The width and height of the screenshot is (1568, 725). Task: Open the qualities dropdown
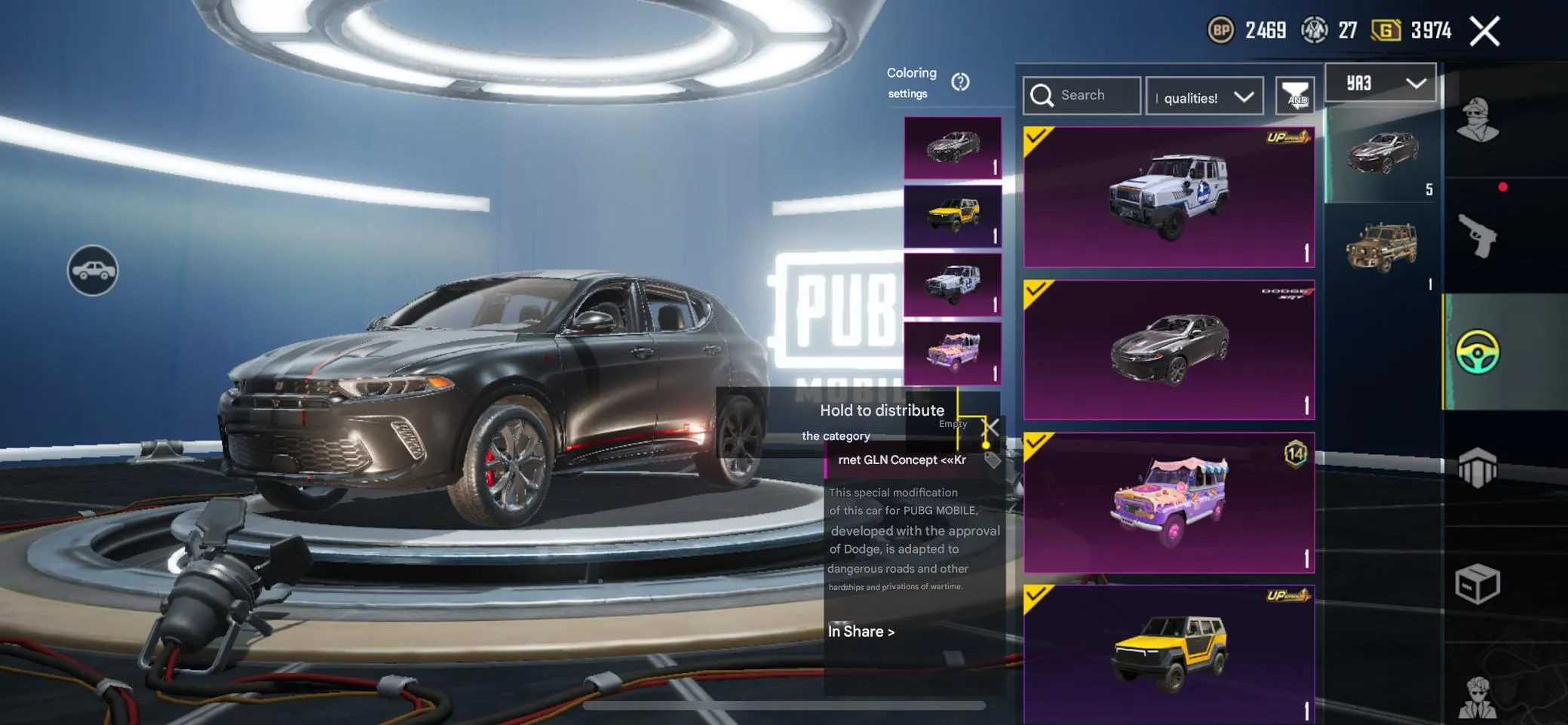[1203, 96]
